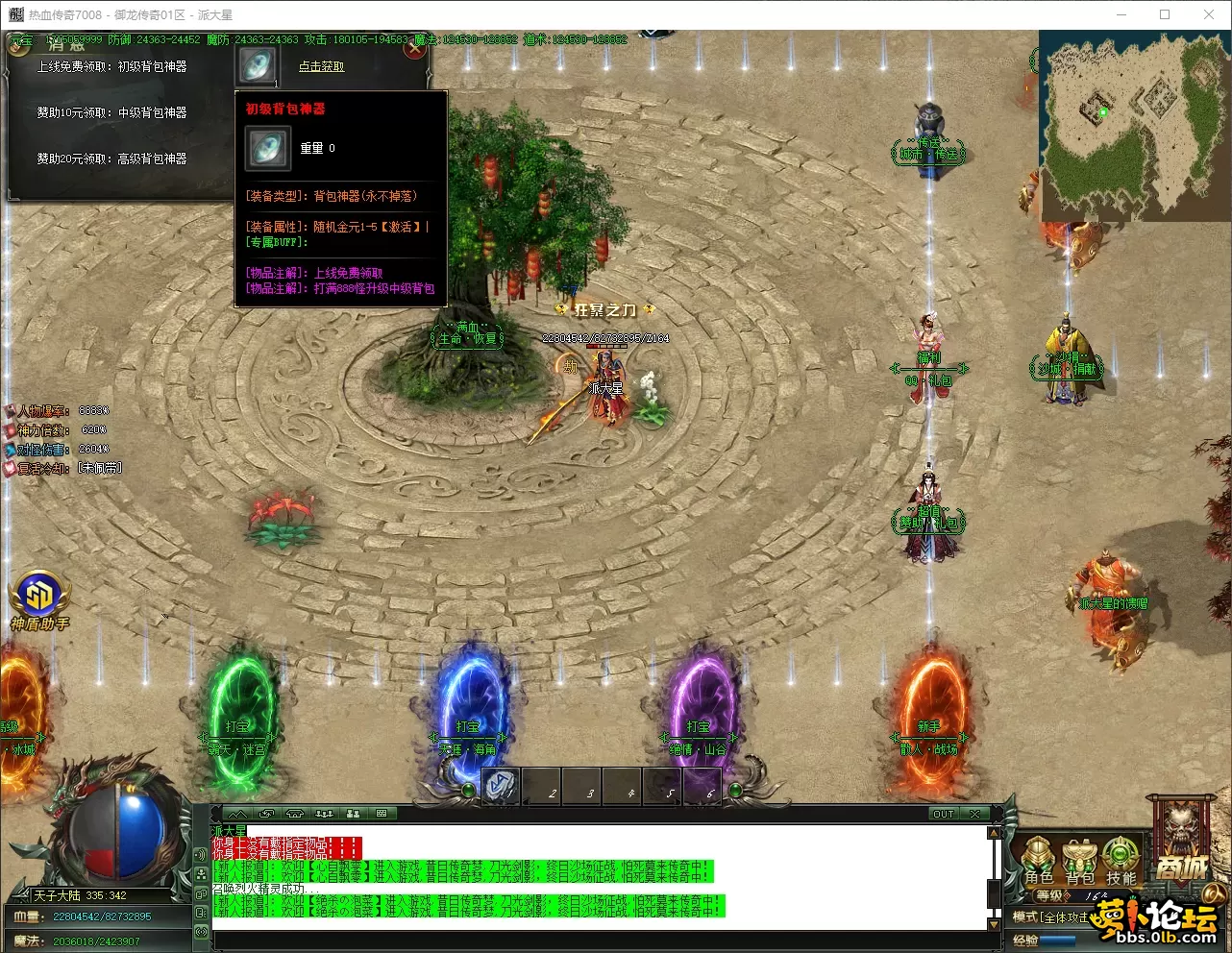This screenshot has width=1232, height=953.
Task: Close the 消息 reward panel
Action: click(414, 49)
